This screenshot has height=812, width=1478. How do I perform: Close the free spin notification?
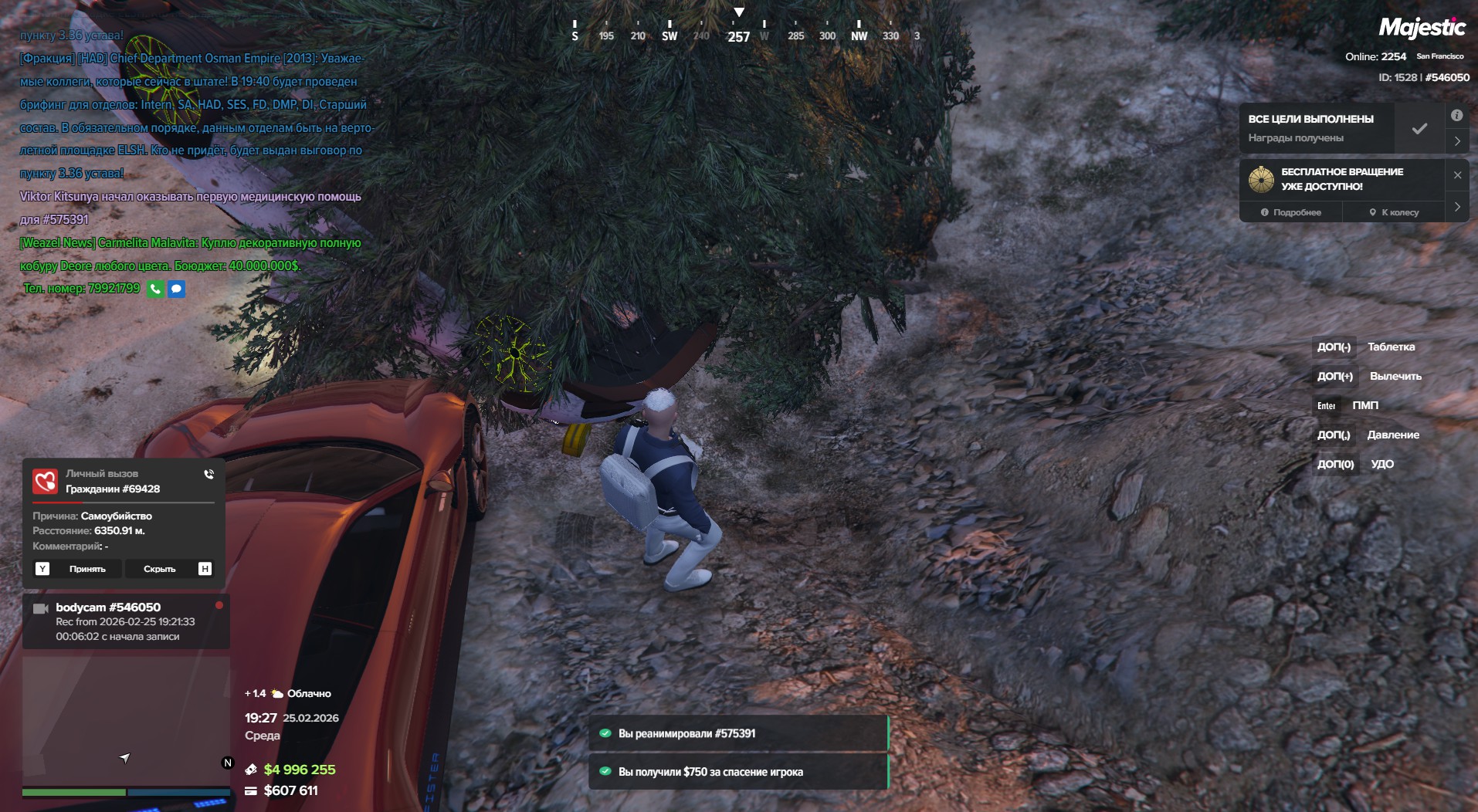tap(1457, 175)
